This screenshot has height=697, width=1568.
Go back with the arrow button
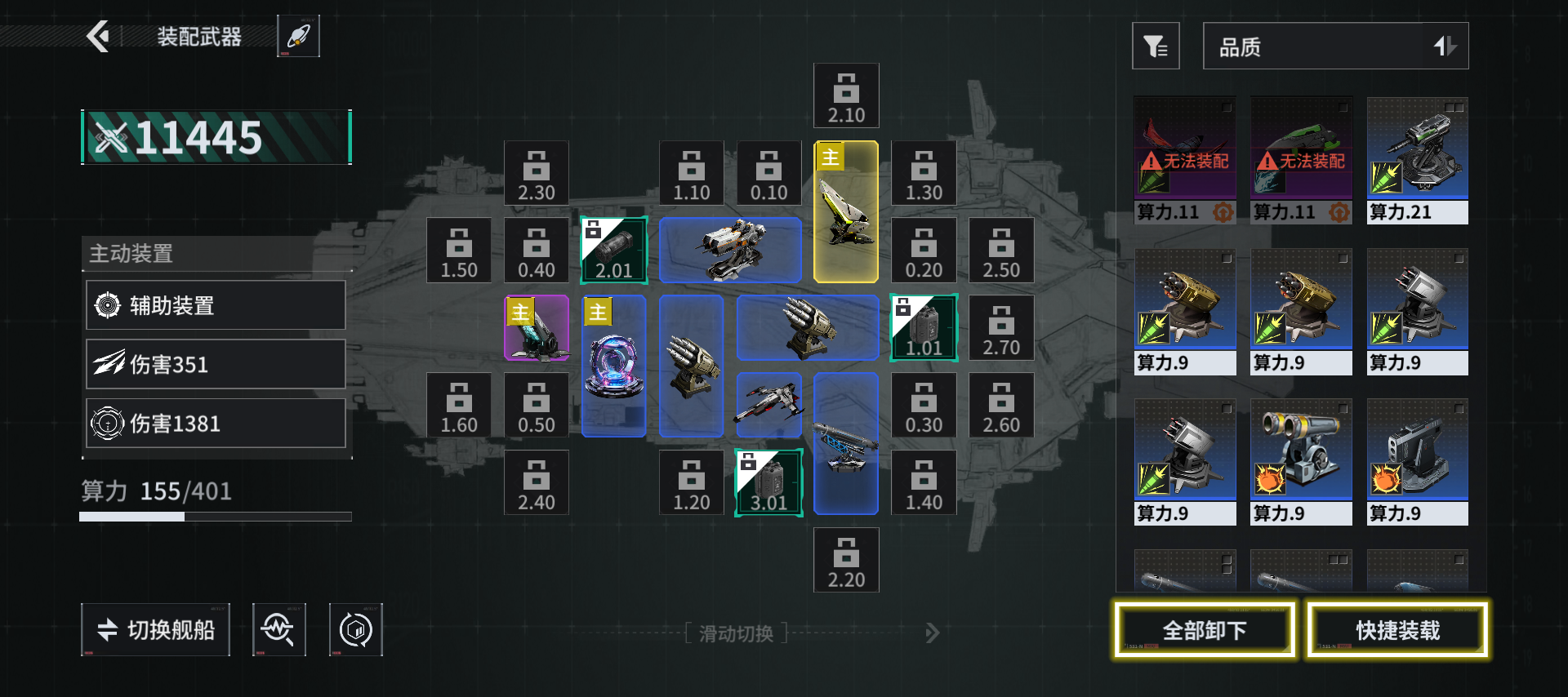[x=99, y=36]
